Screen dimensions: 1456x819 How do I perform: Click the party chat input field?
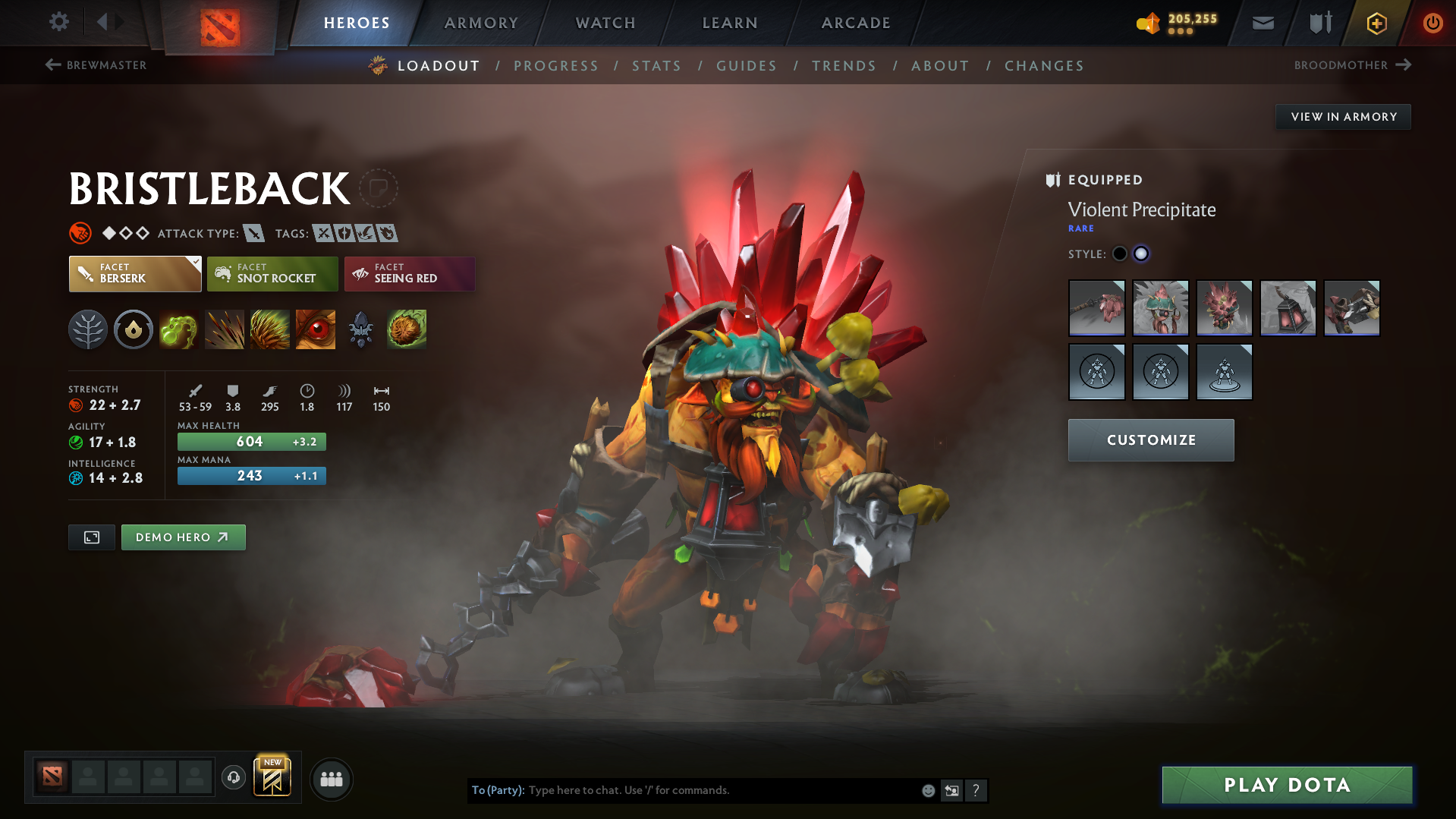pyautogui.click(x=721, y=790)
